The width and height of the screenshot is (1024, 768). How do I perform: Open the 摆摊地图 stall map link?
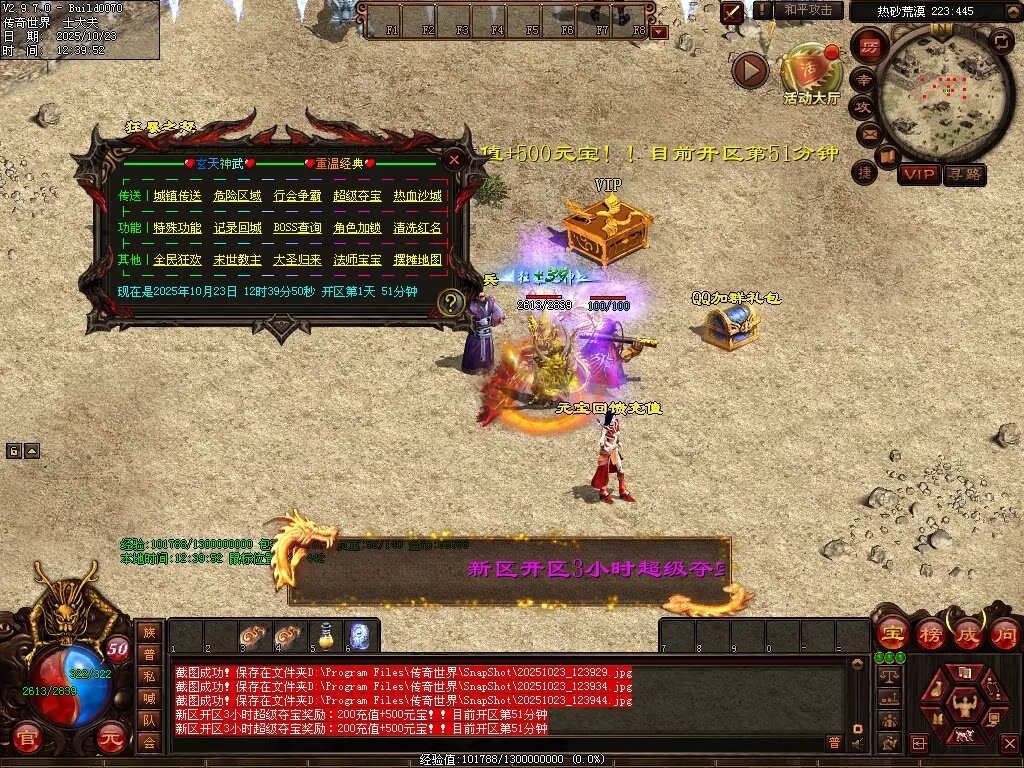[417, 260]
